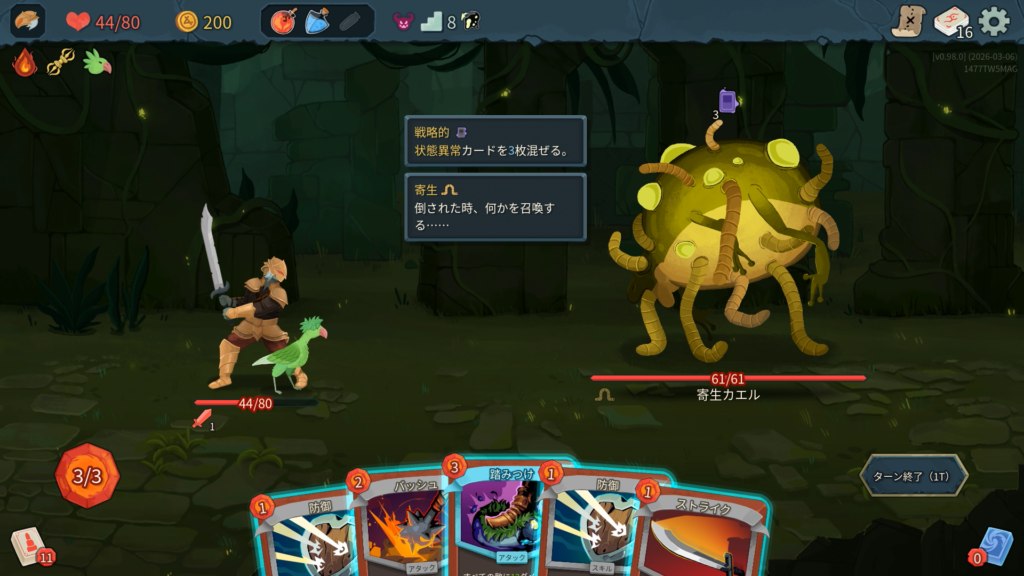Open the settings gear menu

[993, 21]
